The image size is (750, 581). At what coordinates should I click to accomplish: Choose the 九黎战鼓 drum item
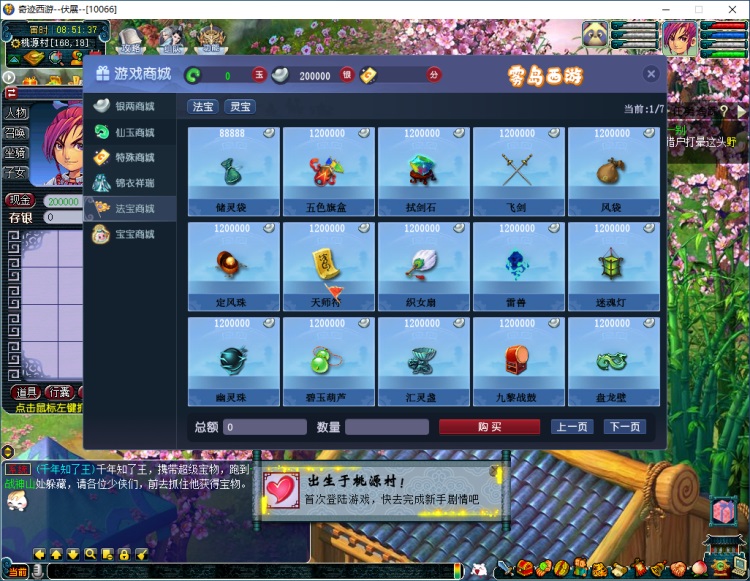518,360
